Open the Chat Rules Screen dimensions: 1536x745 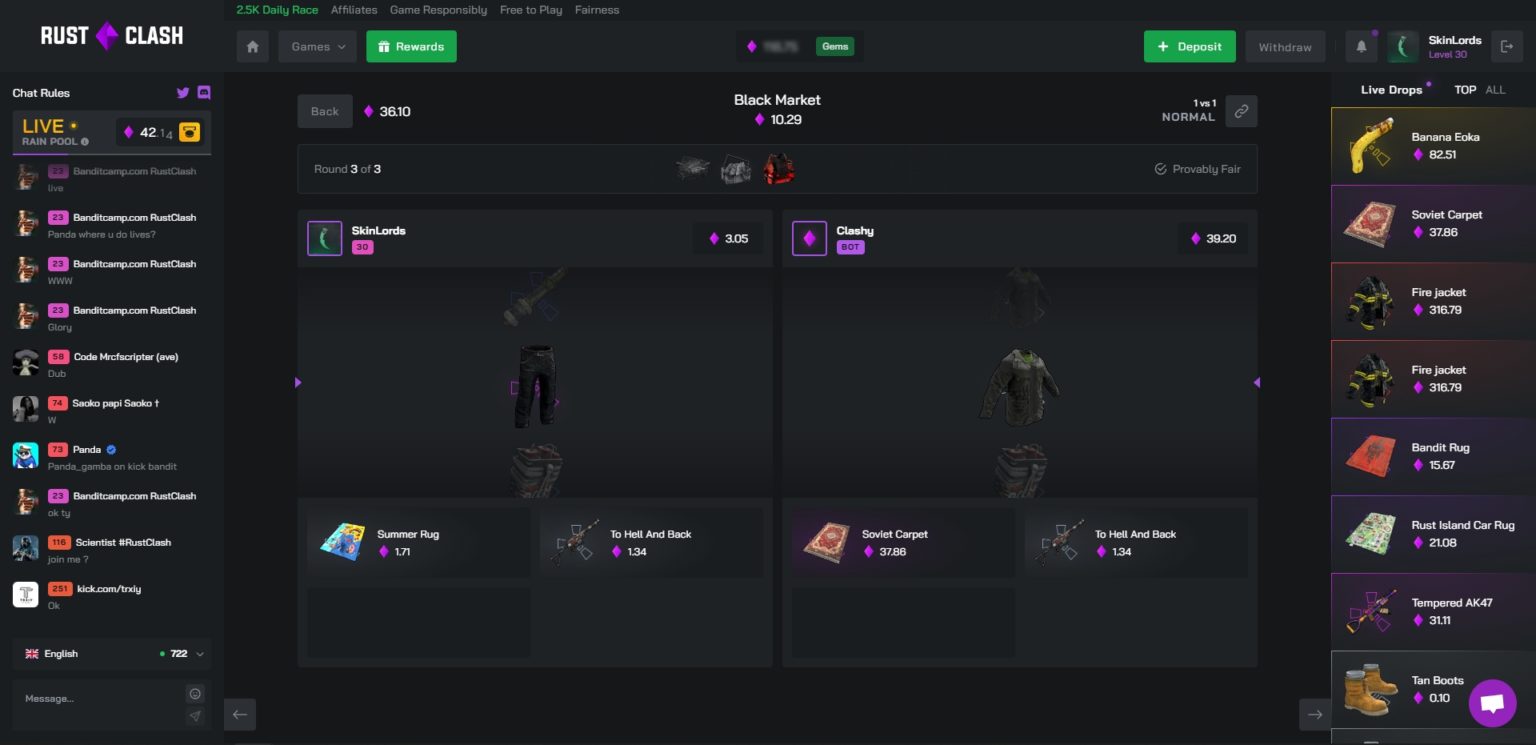pos(41,93)
